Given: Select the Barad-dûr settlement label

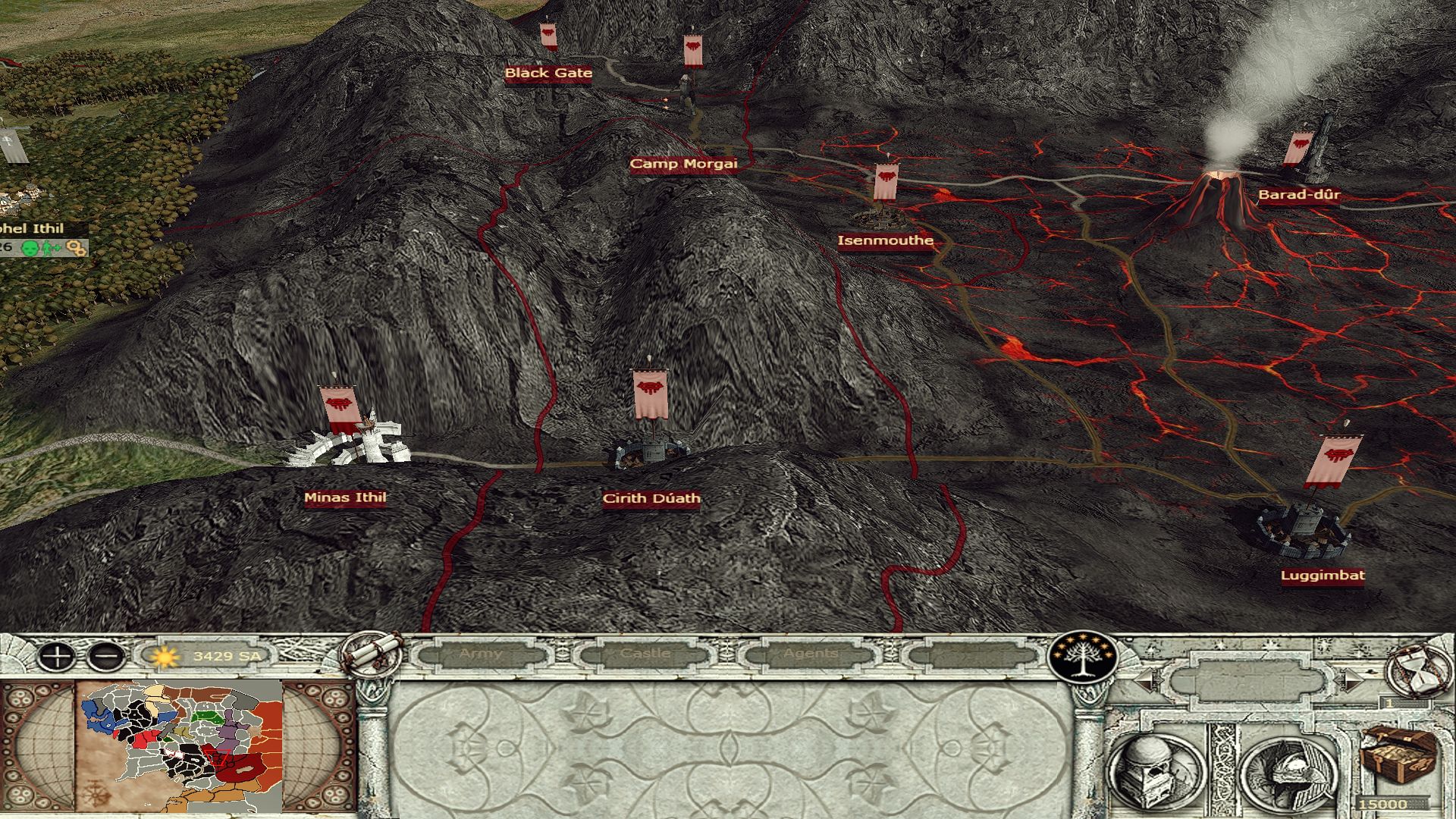Looking at the screenshot, I should (x=1299, y=195).
